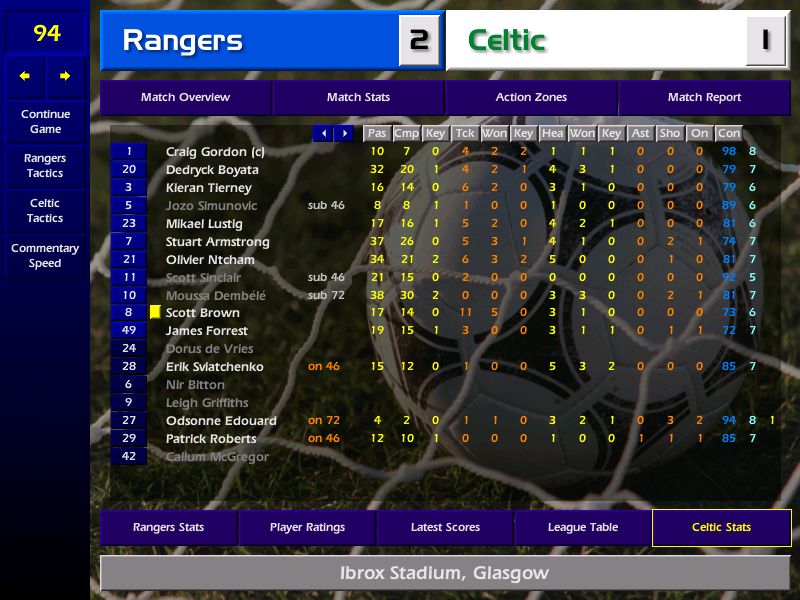Show the Match Stats tab

(358, 98)
